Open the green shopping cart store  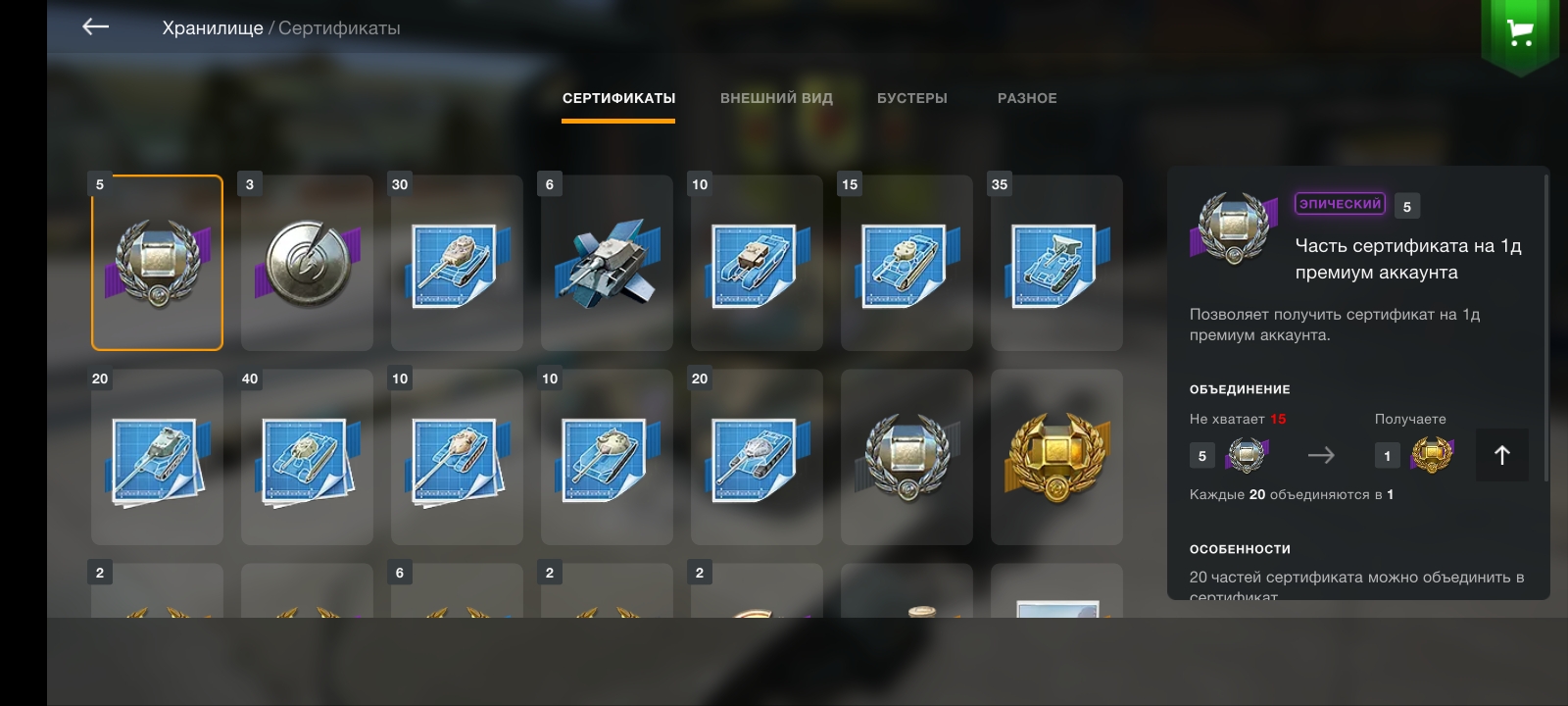click(1520, 33)
